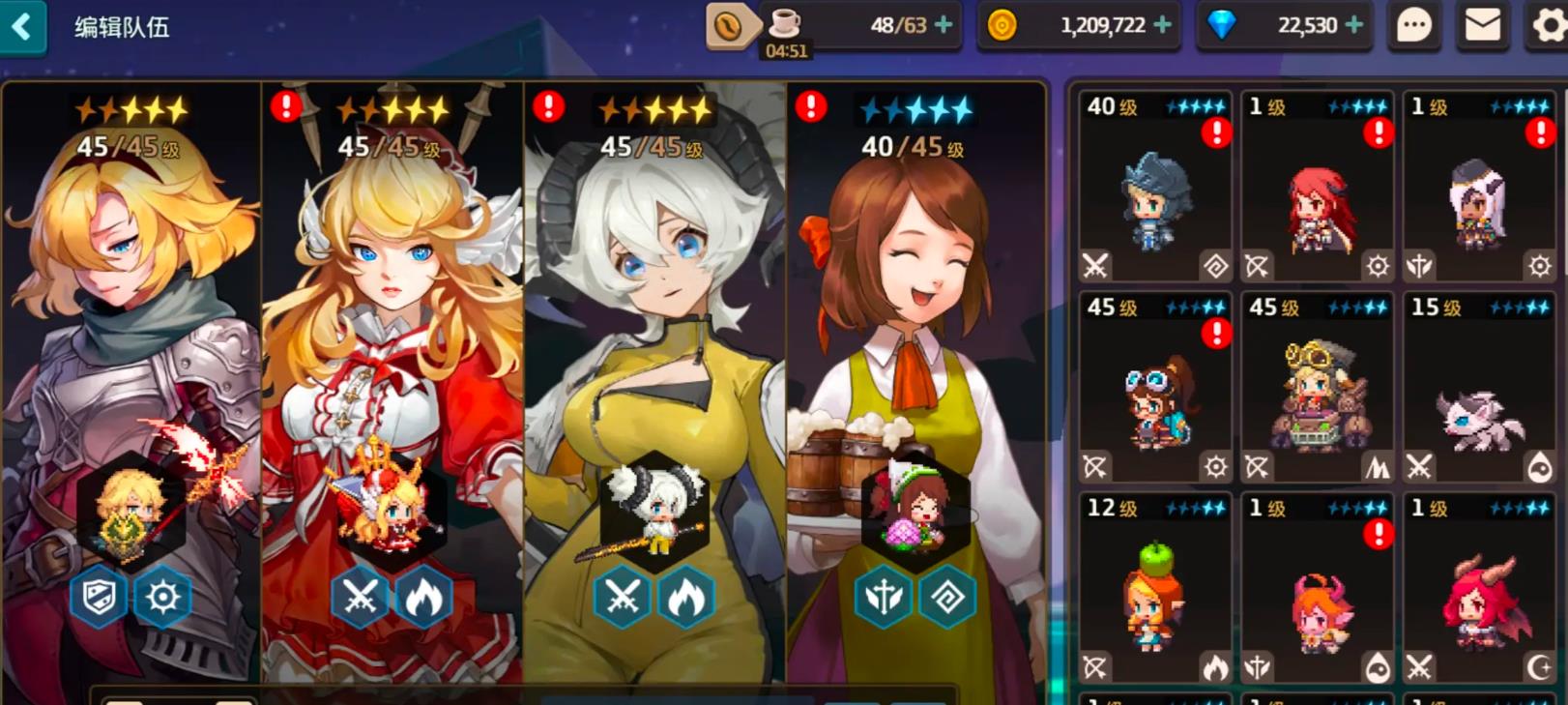
Task: Click the fire element icon under the white-haired hero
Action: click(x=685, y=597)
